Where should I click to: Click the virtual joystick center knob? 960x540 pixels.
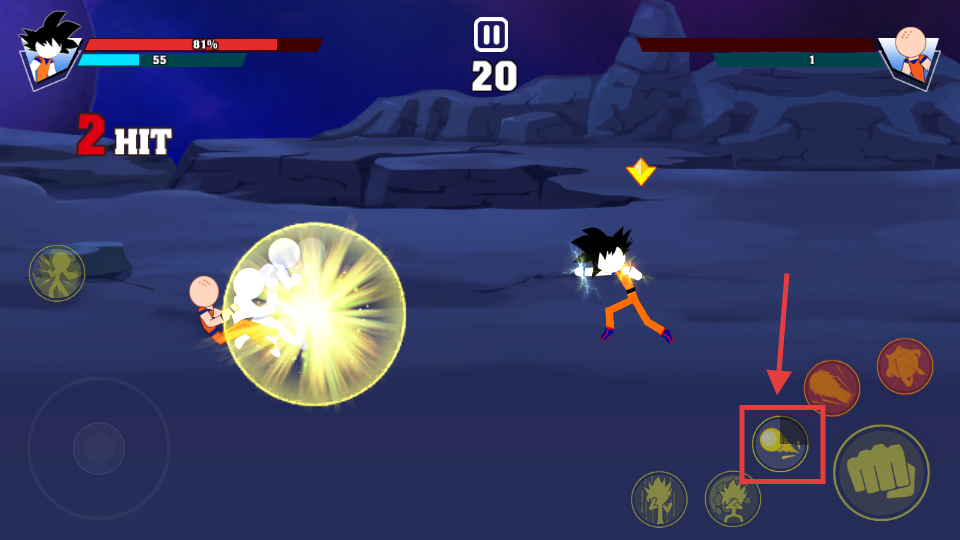(x=98, y=448)
